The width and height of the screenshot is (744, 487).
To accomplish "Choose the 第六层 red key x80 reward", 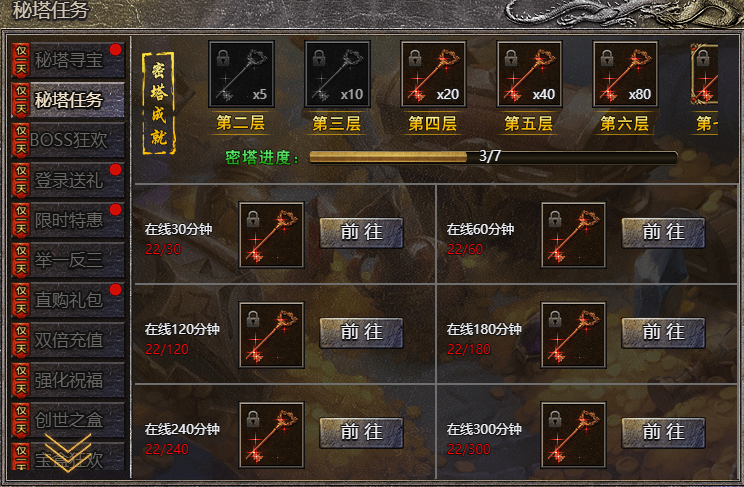I will [x=625, y=74].
